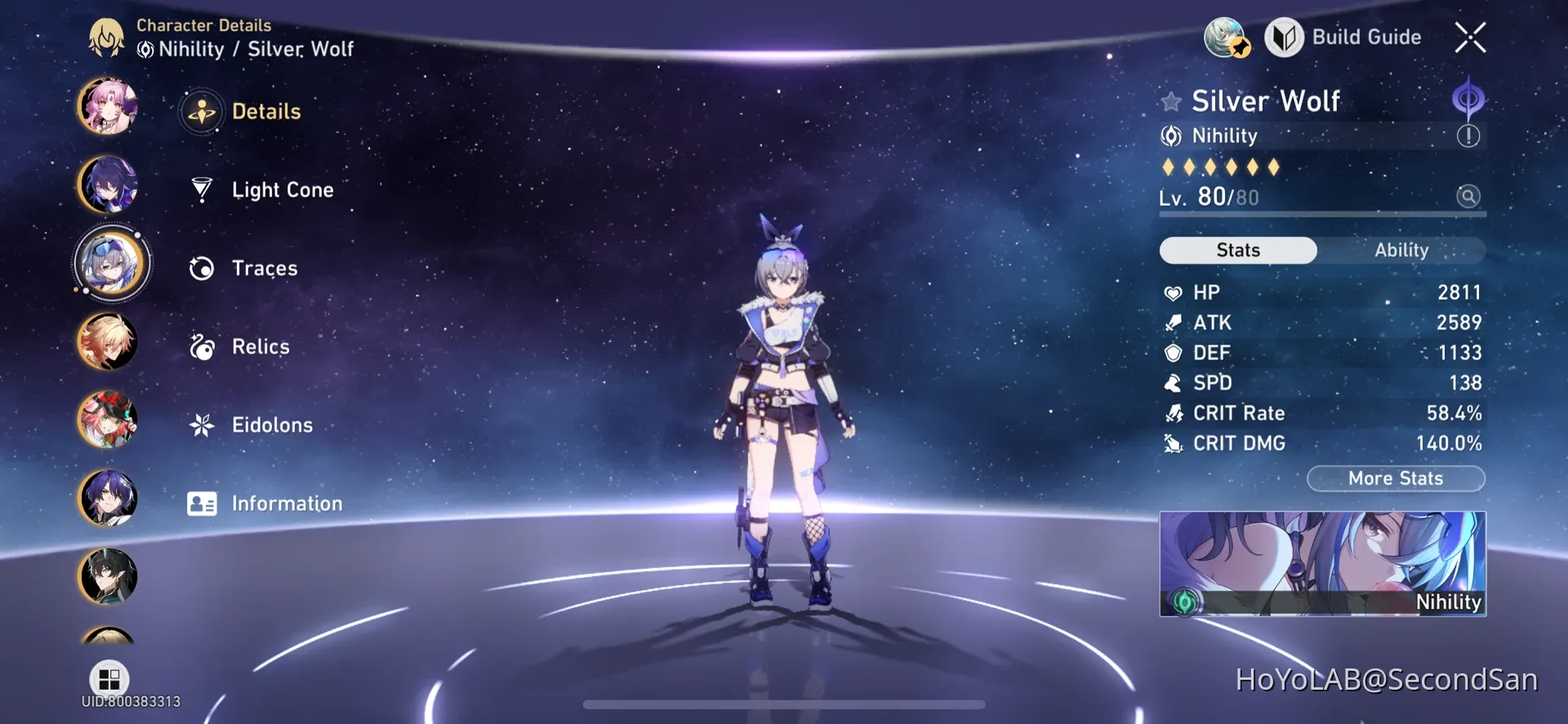Click the More Stats button

click(1396, 479)
